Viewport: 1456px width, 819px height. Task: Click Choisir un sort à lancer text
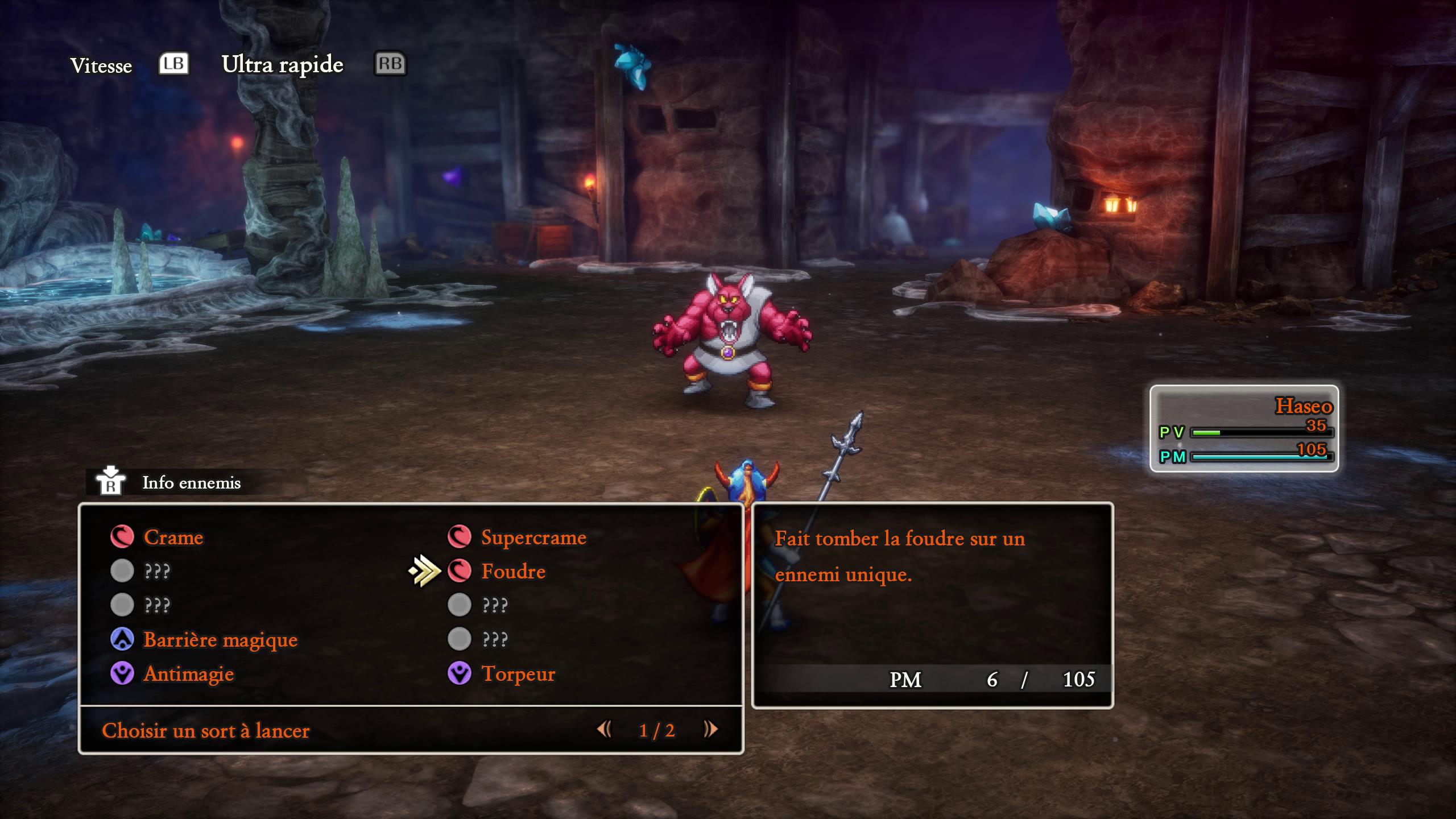[205, 731]
